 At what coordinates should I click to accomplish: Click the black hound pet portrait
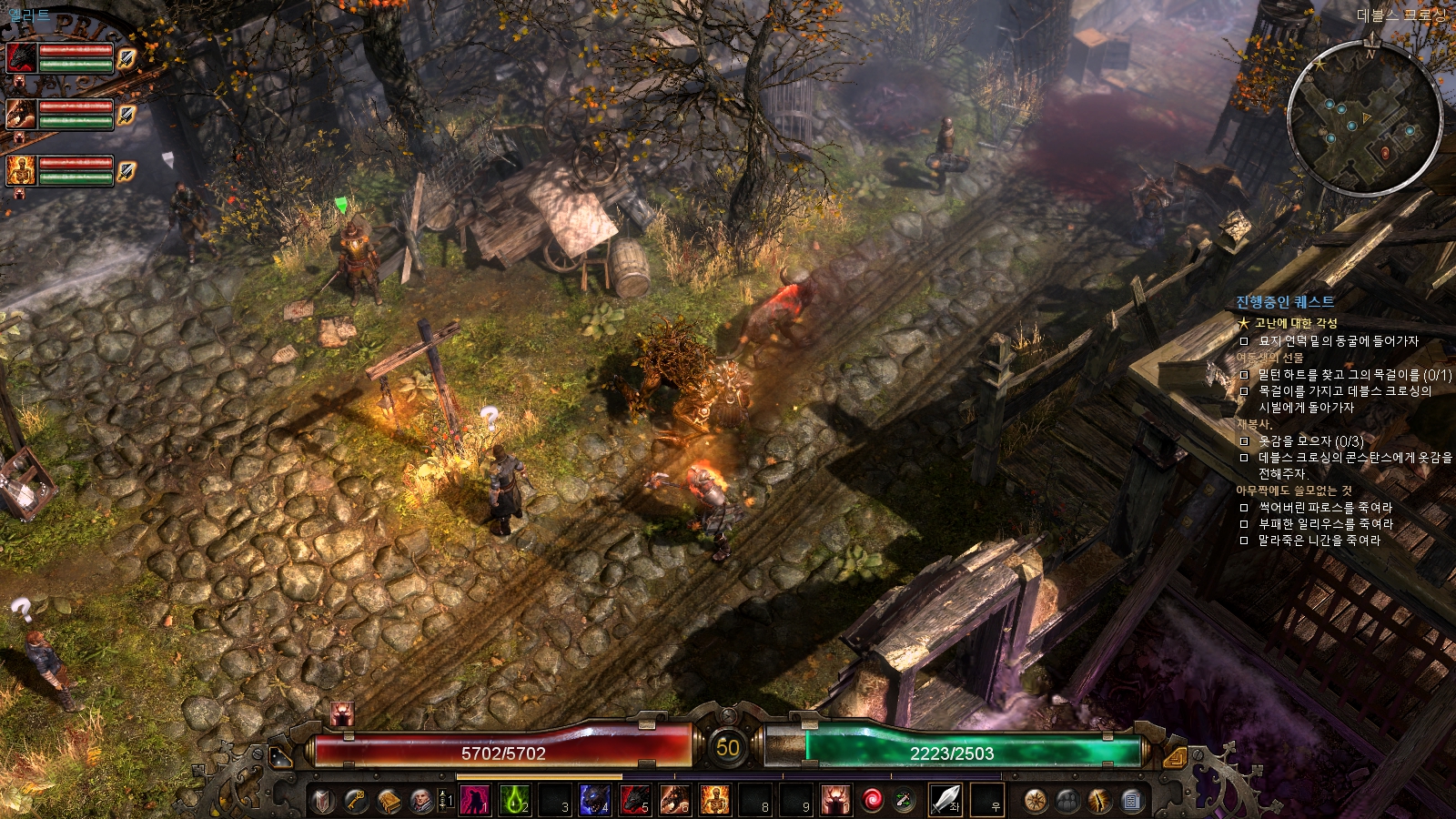22,58
